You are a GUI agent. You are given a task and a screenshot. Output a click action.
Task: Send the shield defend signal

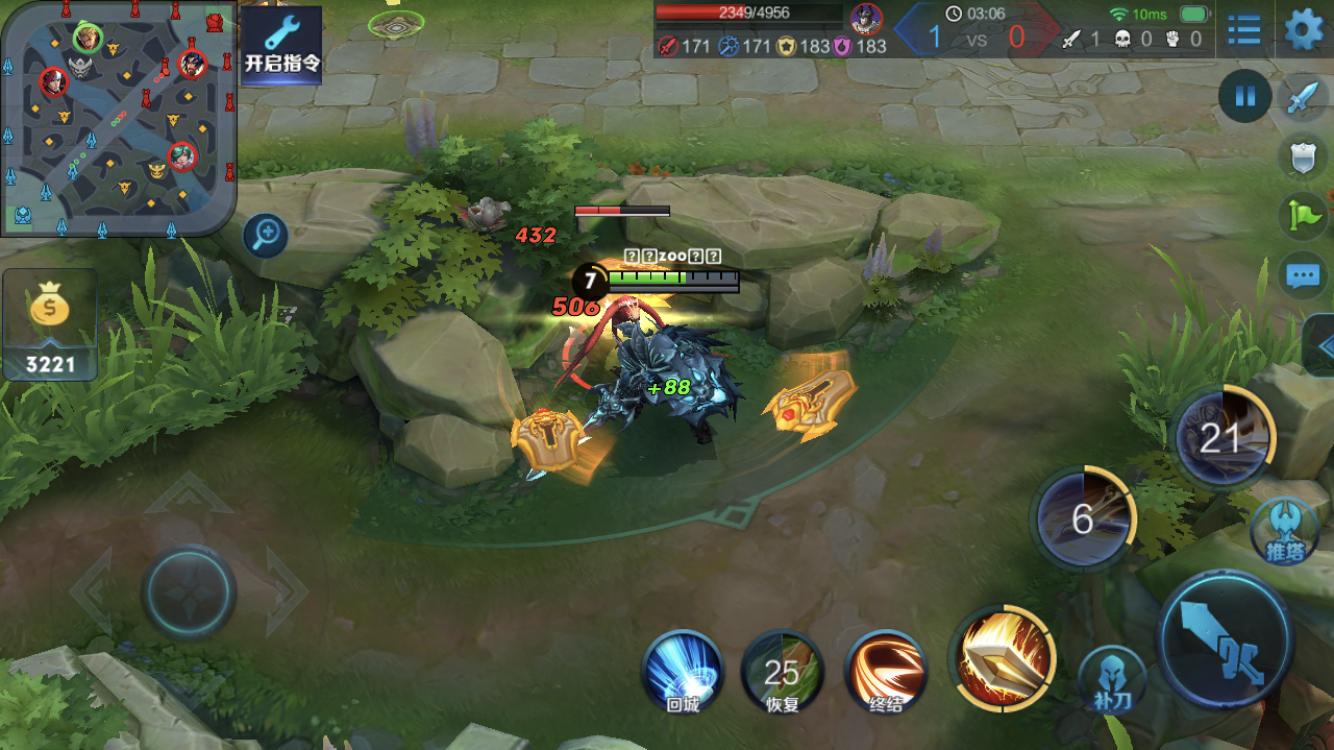[x=1303, y=157]
